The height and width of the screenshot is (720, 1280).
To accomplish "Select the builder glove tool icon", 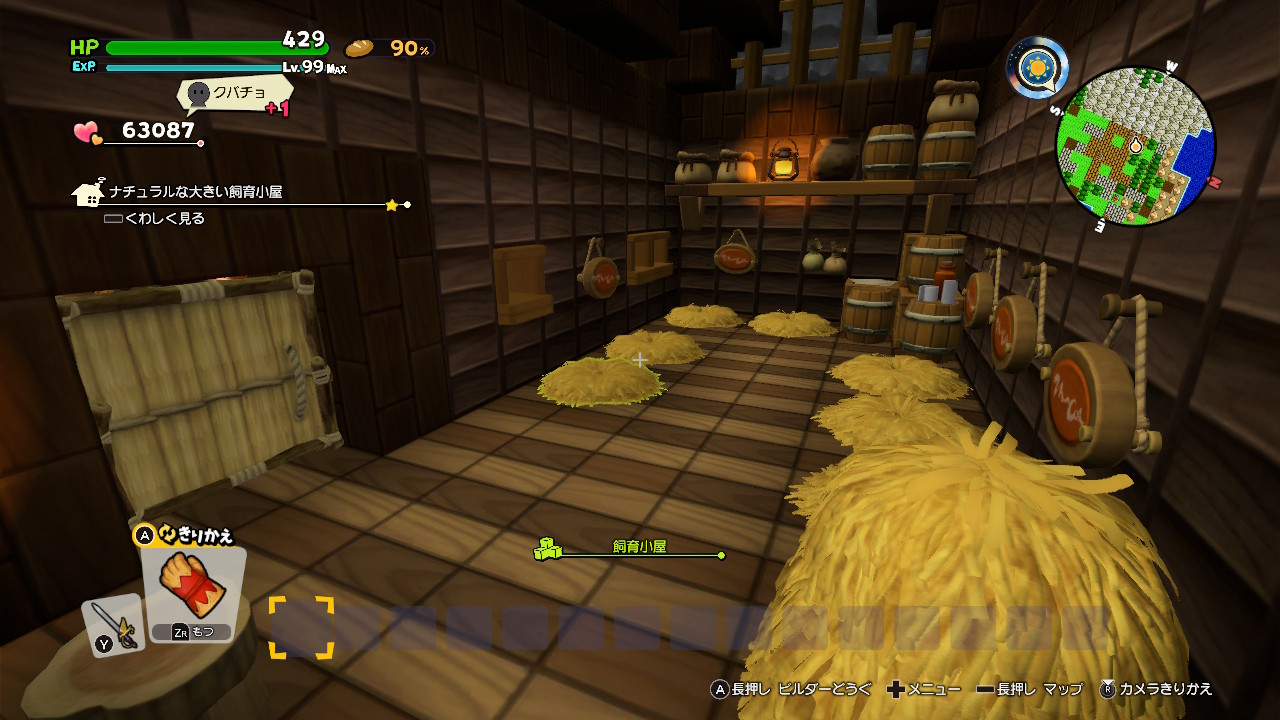I will tap(192, 586).
